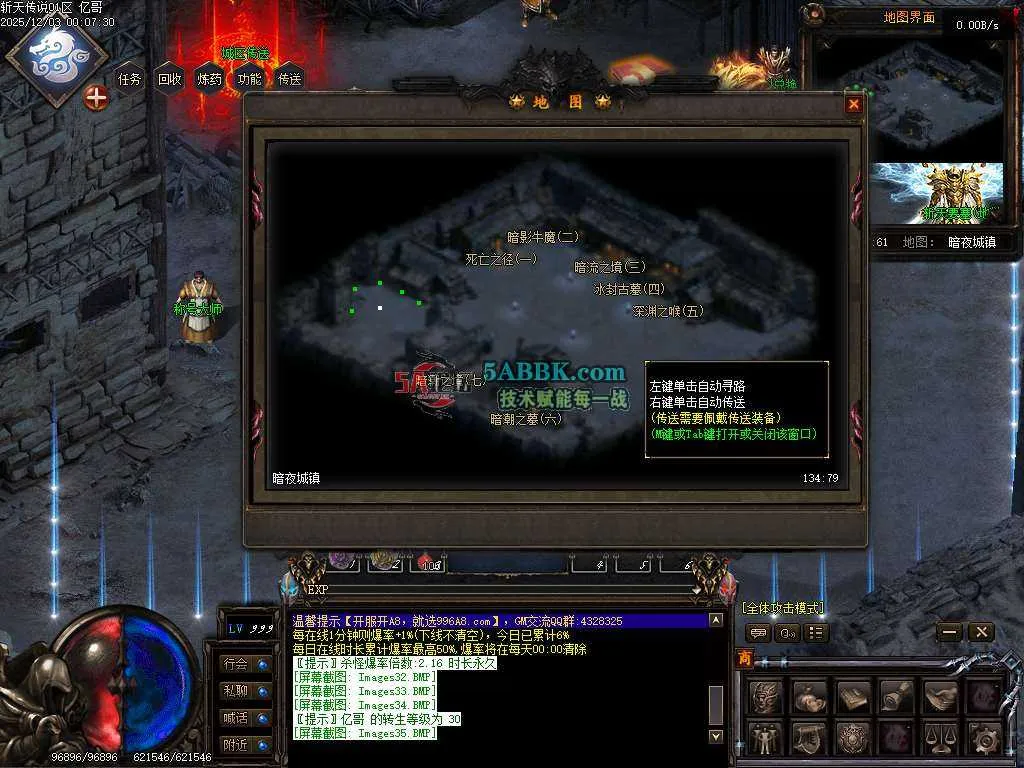This screenshot has width=1024, height=768.
Task: Pick the 深渊之喉(五) map location
Action: [668, 311]
